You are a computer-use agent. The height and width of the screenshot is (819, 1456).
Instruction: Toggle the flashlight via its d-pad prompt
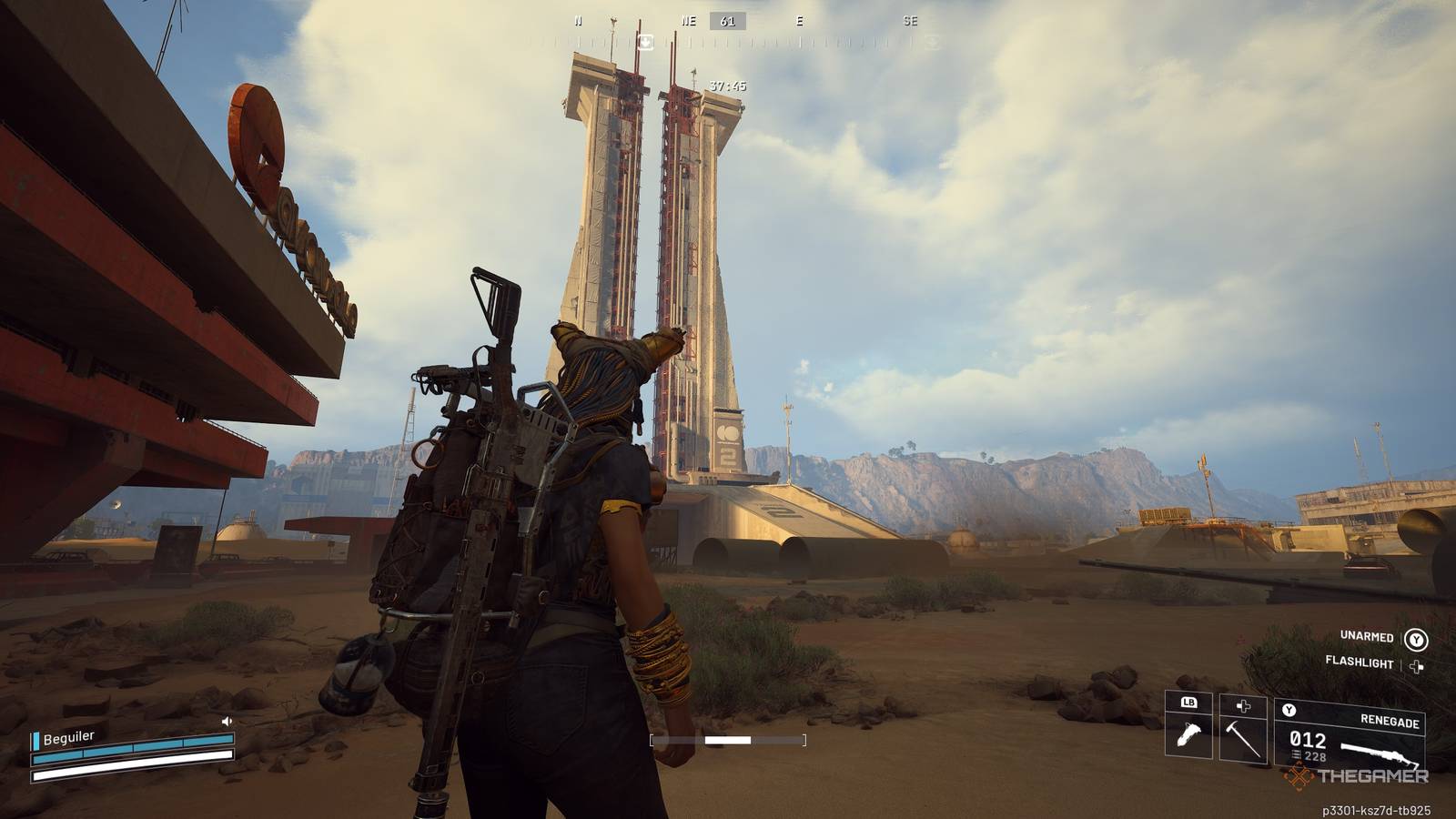1416,665
